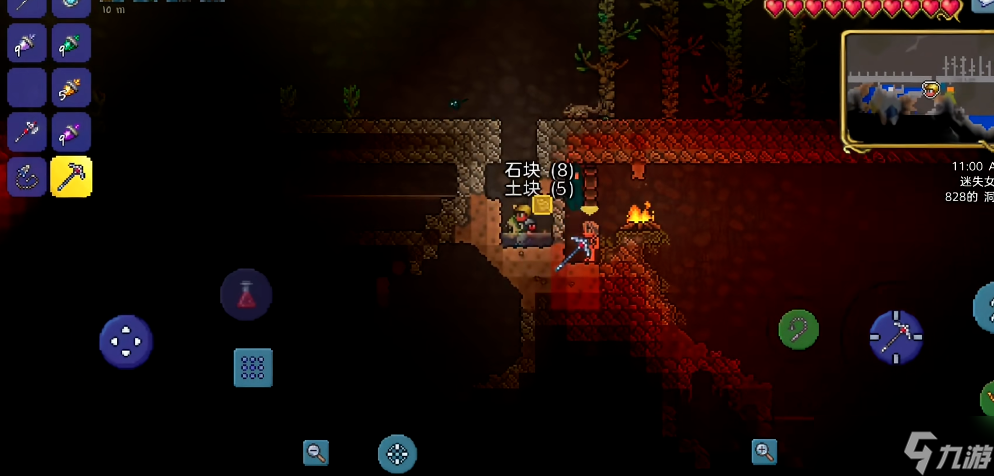Tap the healing potion quick-use button

pos(246,295)
